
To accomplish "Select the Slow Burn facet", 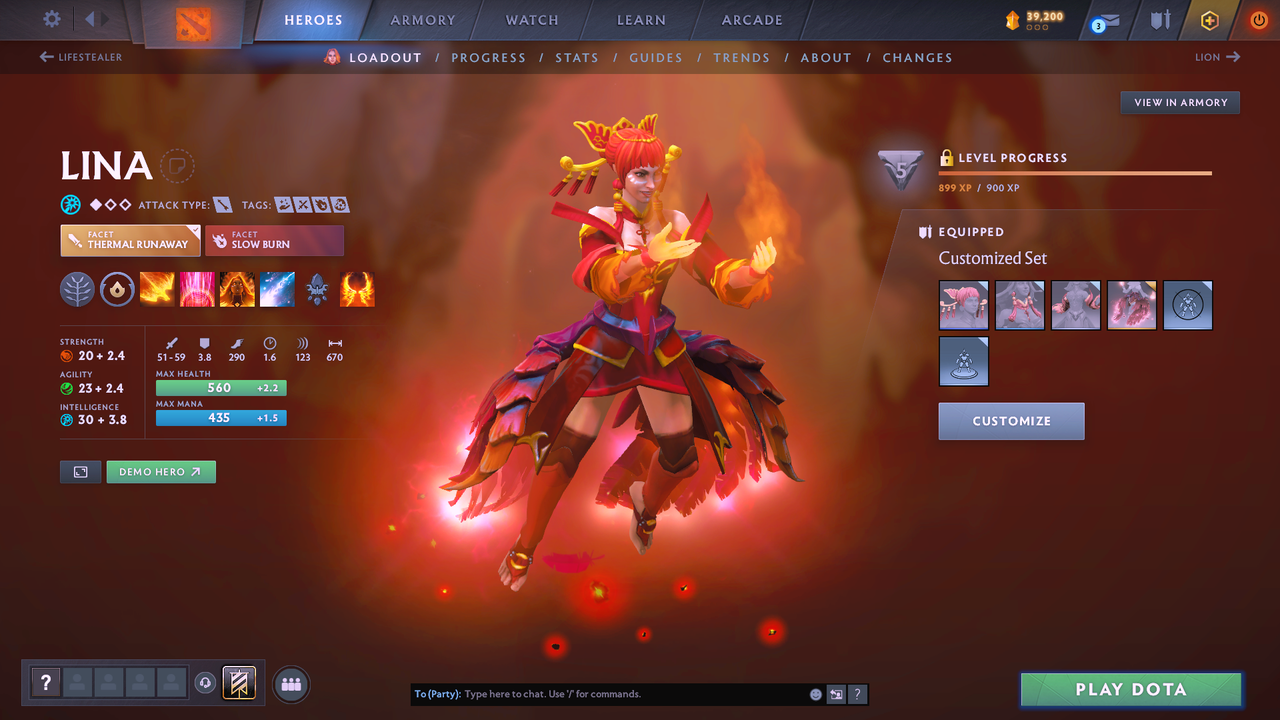I will tap(275, 240).
